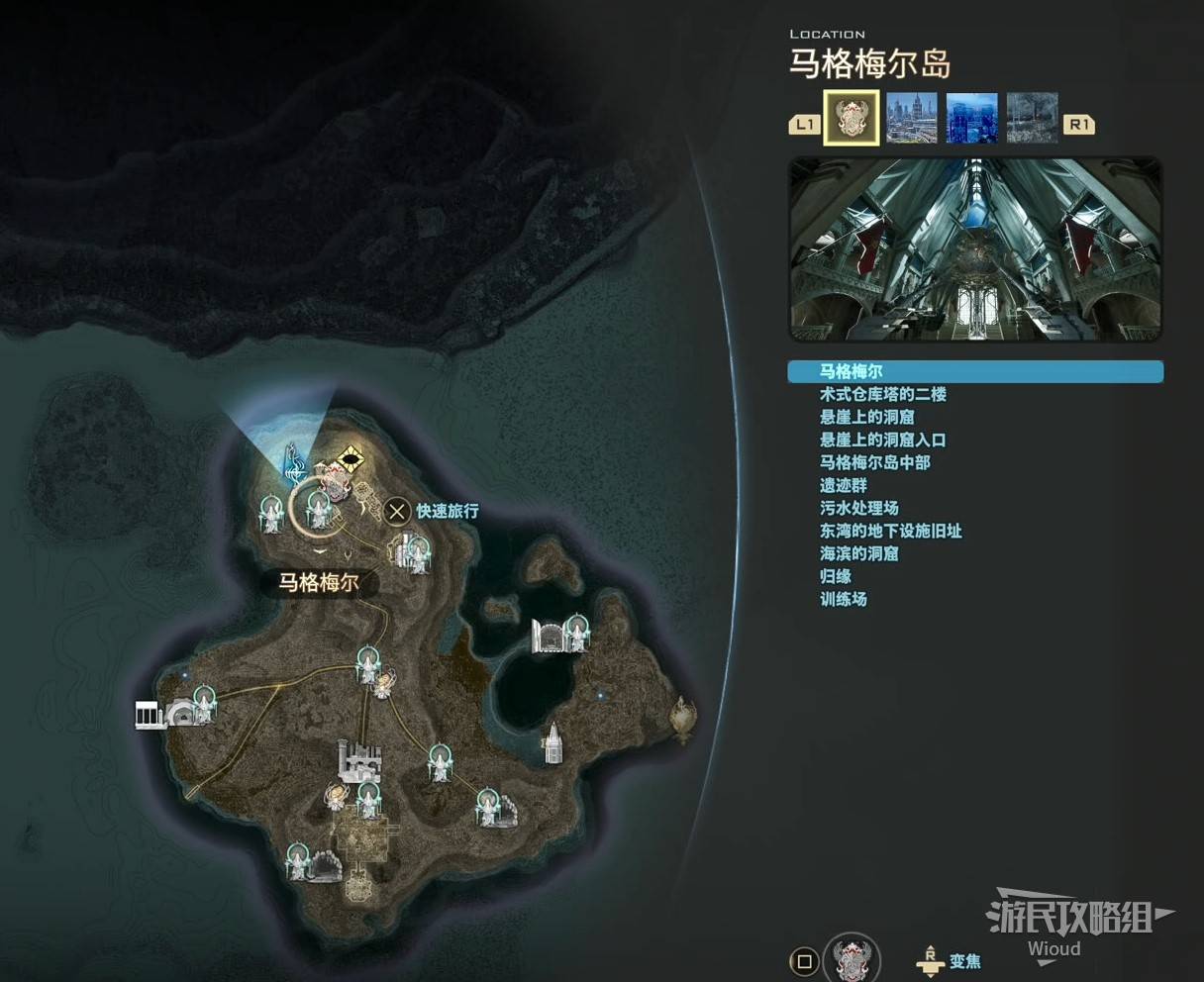The height and width of the screenshot is (982, 1204).
Task: Select the 训练场 location
Action: [843, 600]
